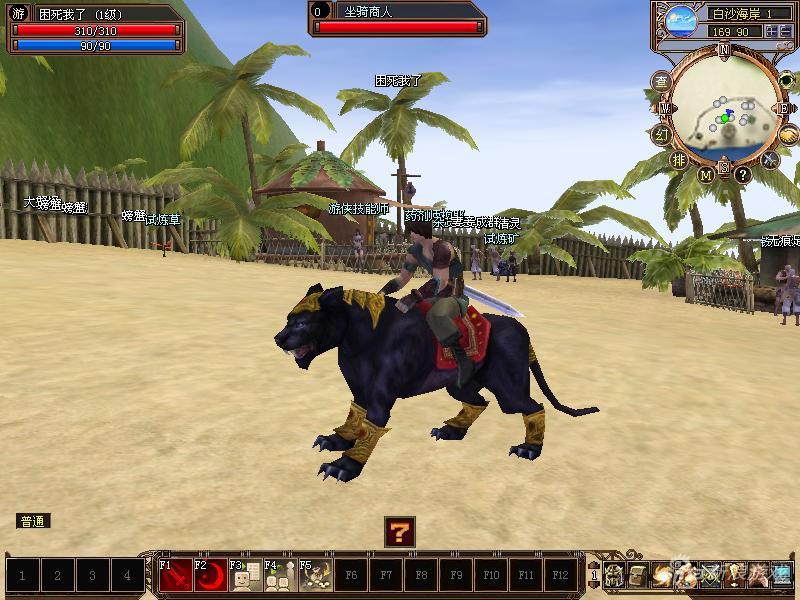Click the 幻 button on the minimap ring

coord(661,134)
